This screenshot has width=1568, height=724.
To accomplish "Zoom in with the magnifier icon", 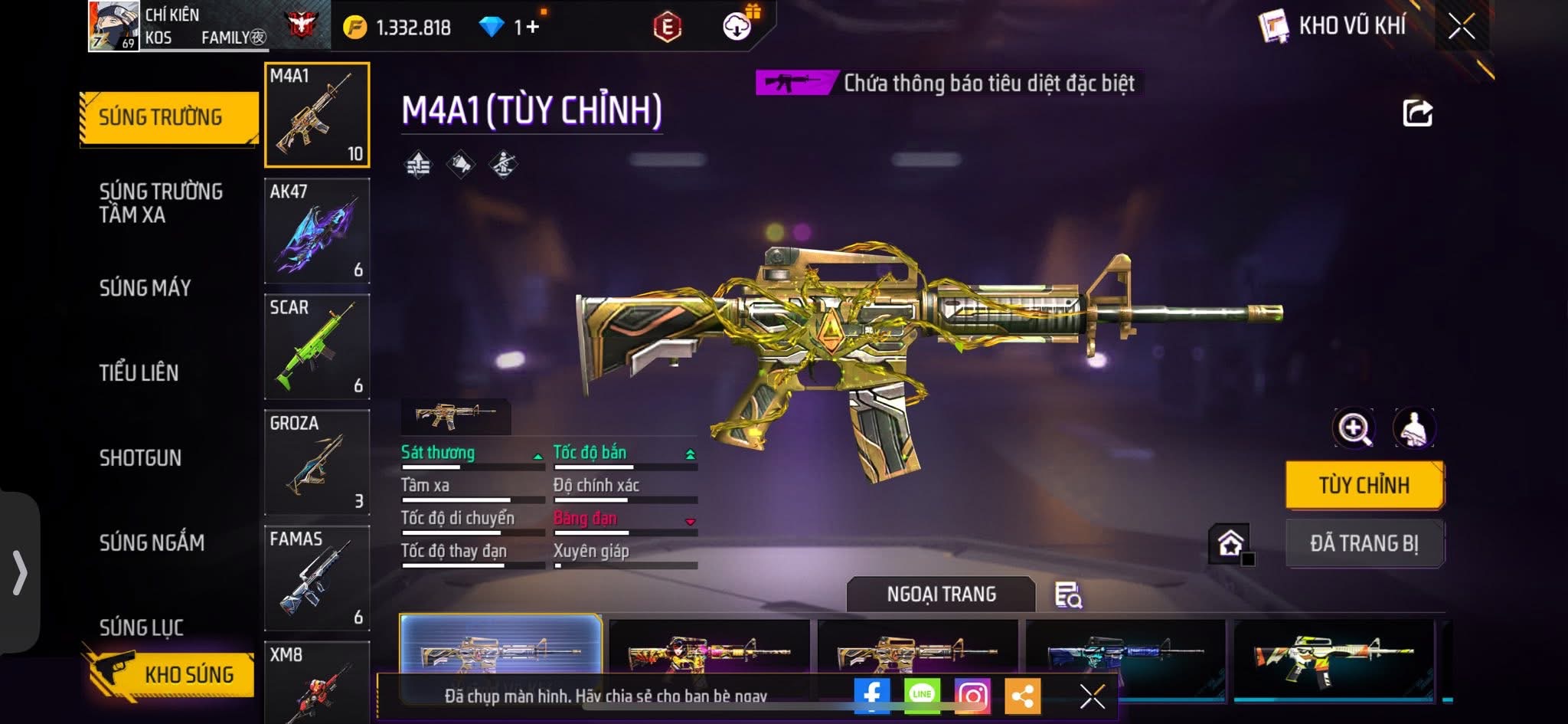I will coord(1353,428).
